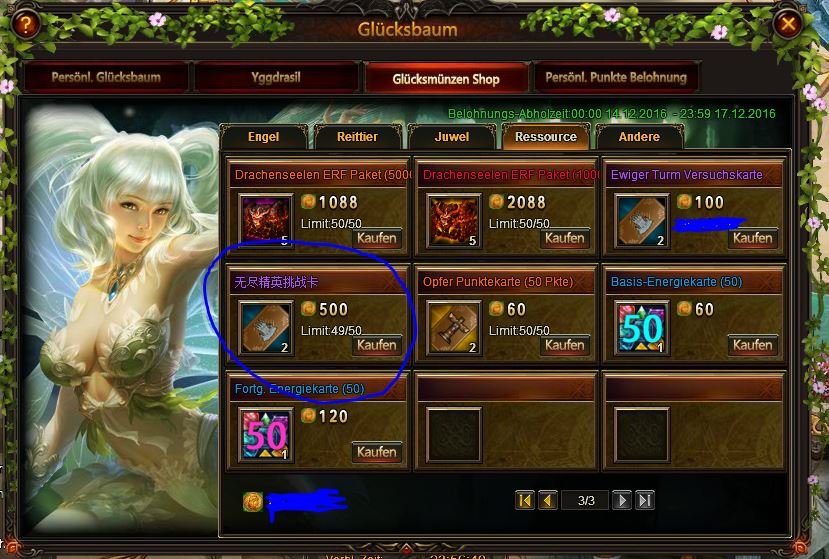
Task: Buy the 2088-coin Drachenseelen ERF Paket
Action: pyautogui.click(x=565, y=238)
